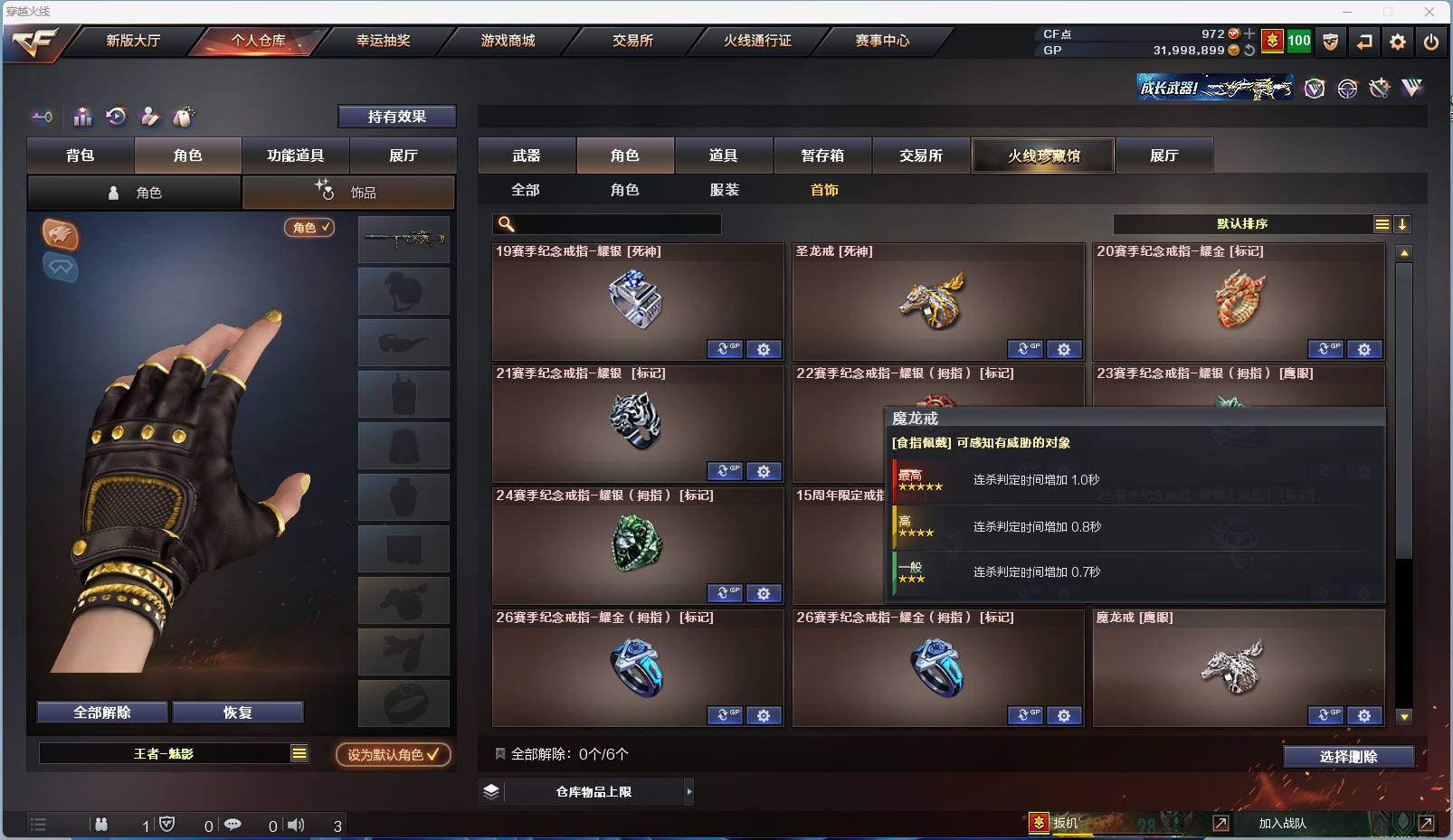Click the restore/replay arrow icon near the character tools

(x=117, y=117)
